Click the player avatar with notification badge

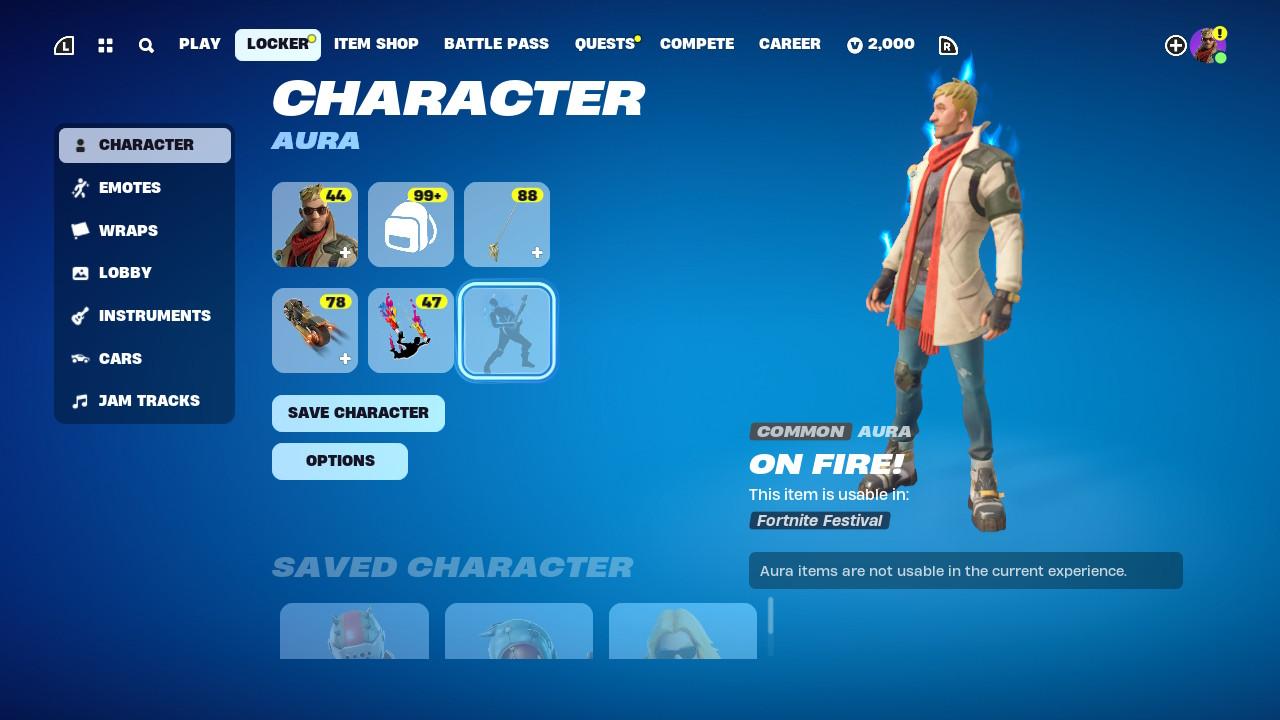click(x=1208, y=44)
